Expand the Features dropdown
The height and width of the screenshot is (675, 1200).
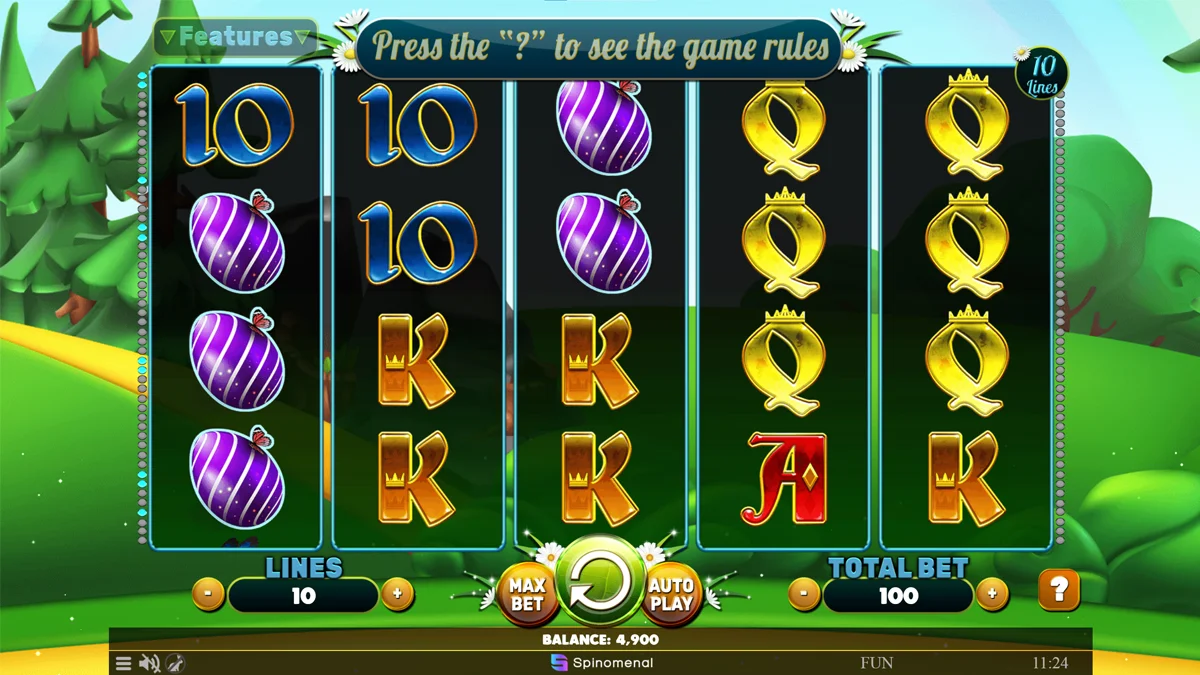236,38
